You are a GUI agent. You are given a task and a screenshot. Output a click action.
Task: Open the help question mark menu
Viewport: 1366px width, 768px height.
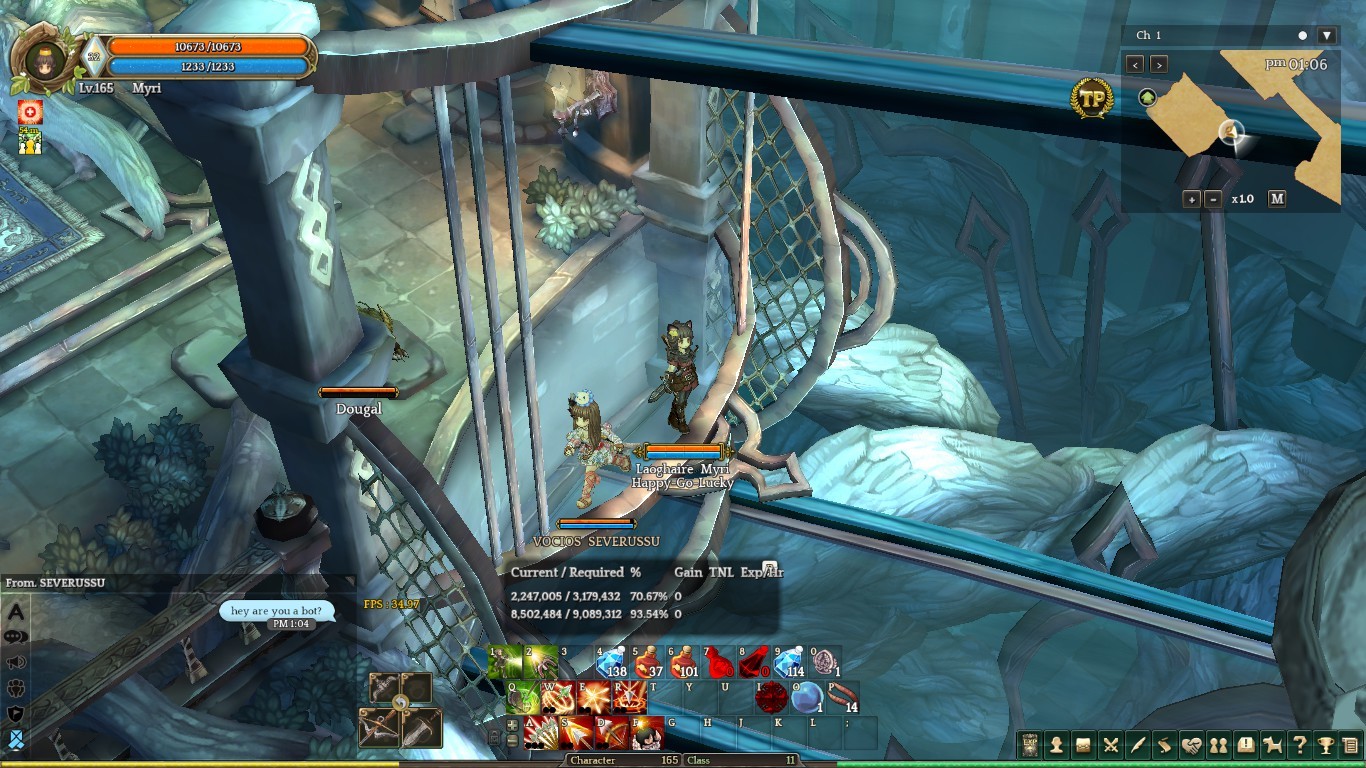1299,745
